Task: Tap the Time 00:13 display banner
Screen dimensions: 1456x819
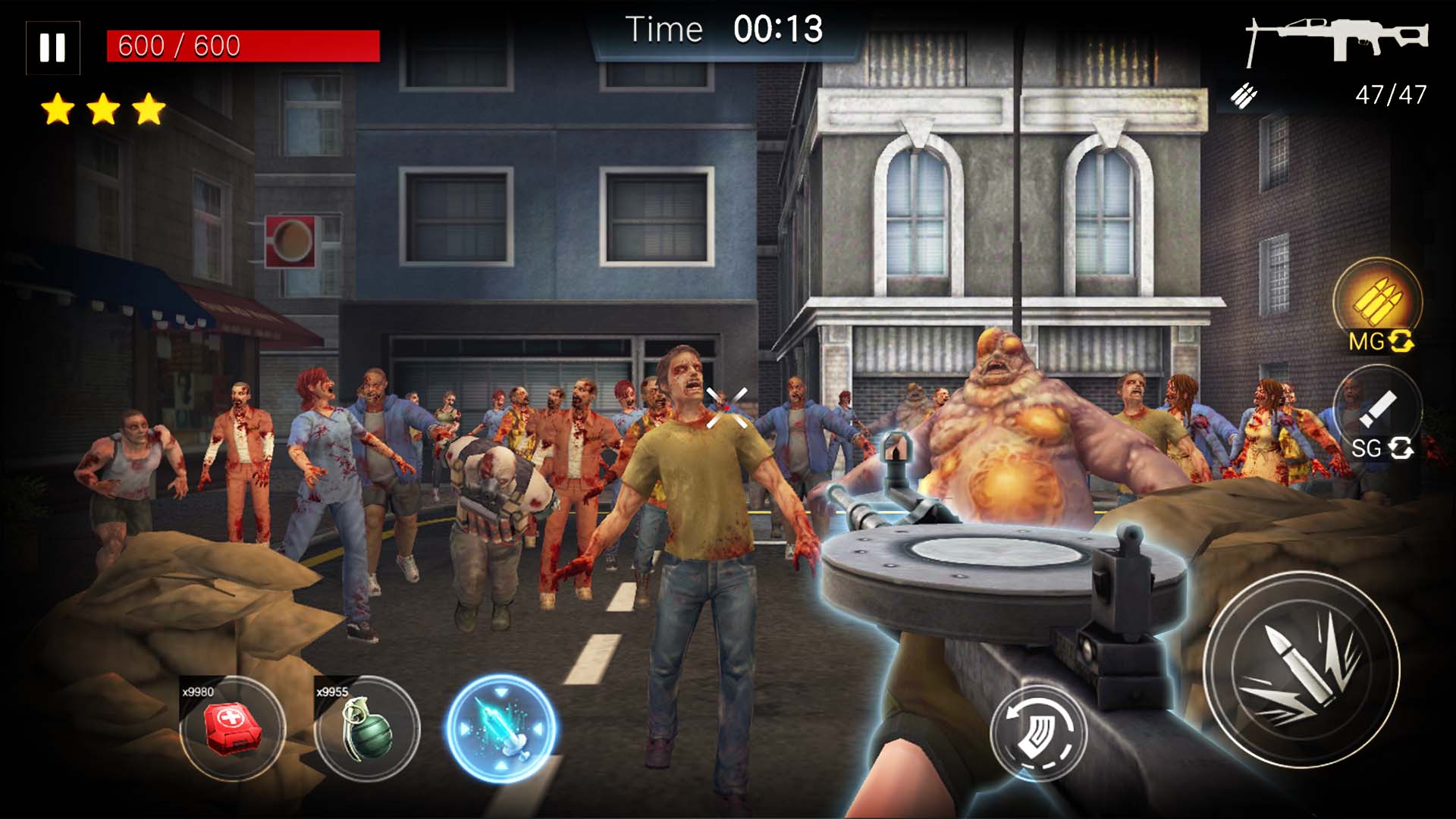Action: (x=724, y=30)
